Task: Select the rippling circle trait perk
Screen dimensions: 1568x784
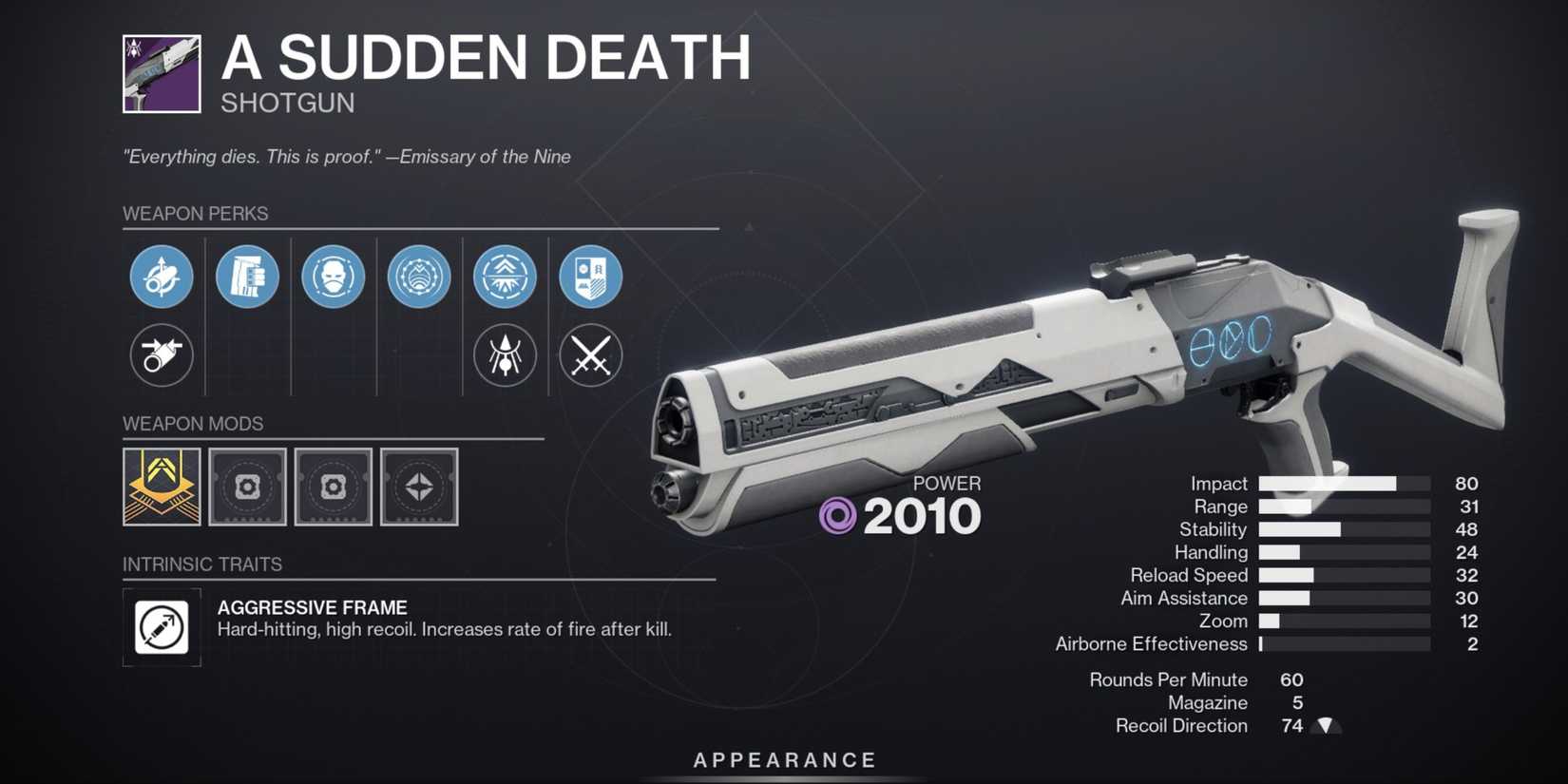Action: click(x=418, y=277)
